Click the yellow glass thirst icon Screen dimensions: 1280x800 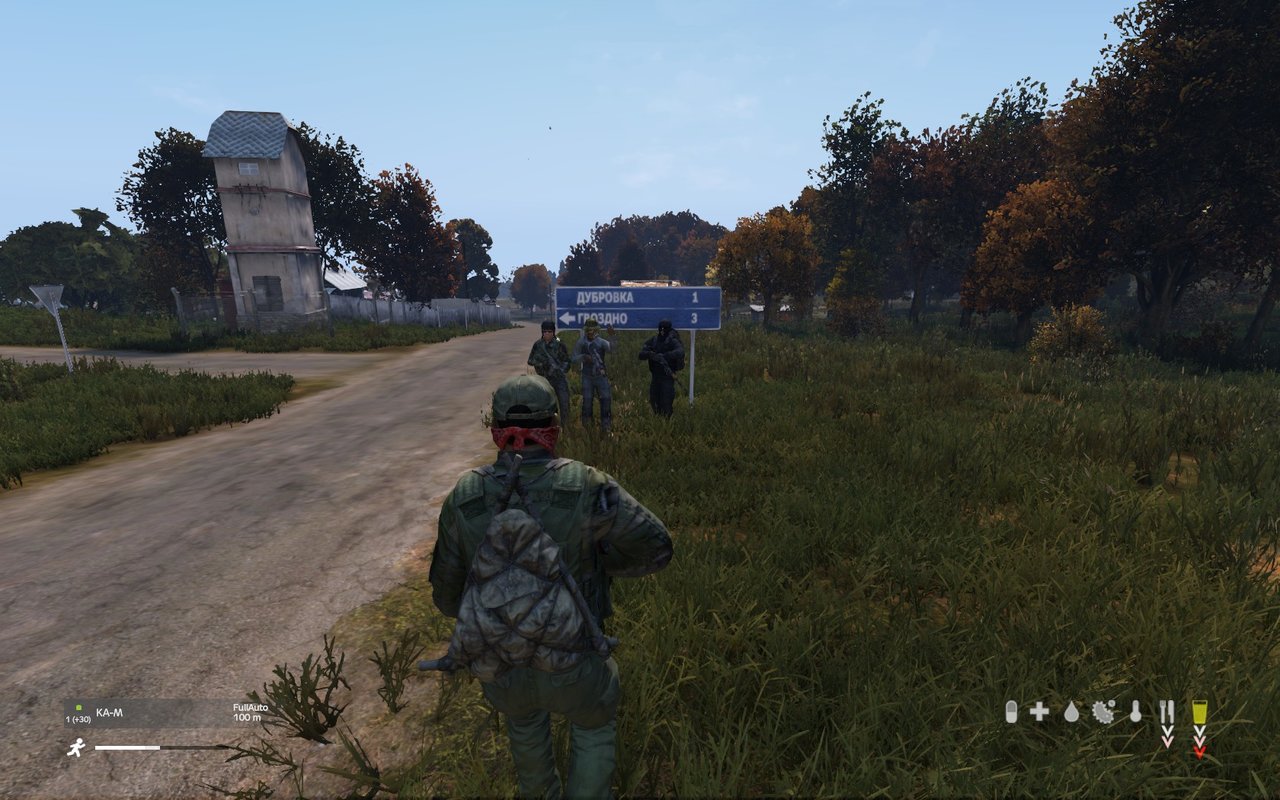point(1199,711)
